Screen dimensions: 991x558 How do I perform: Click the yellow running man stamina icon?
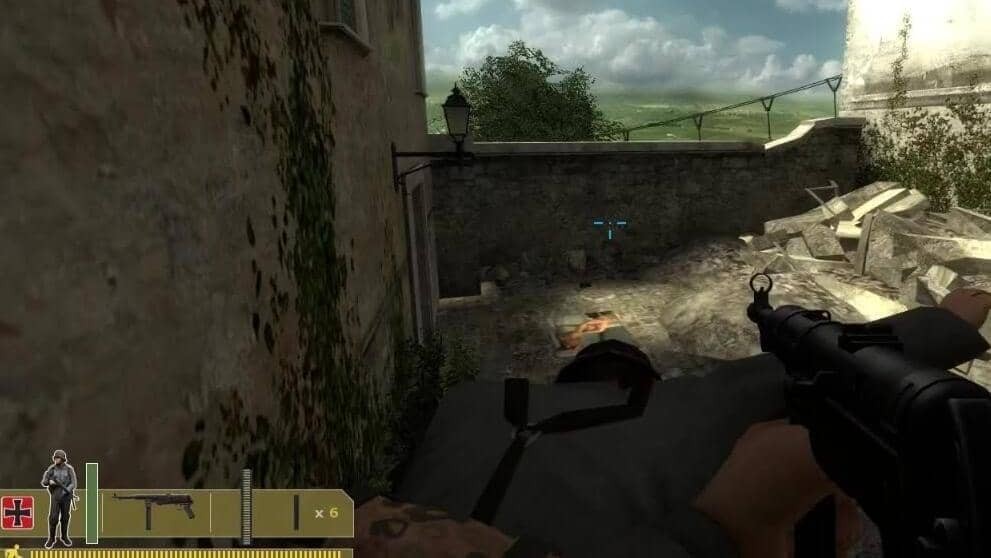click(12, 551)
